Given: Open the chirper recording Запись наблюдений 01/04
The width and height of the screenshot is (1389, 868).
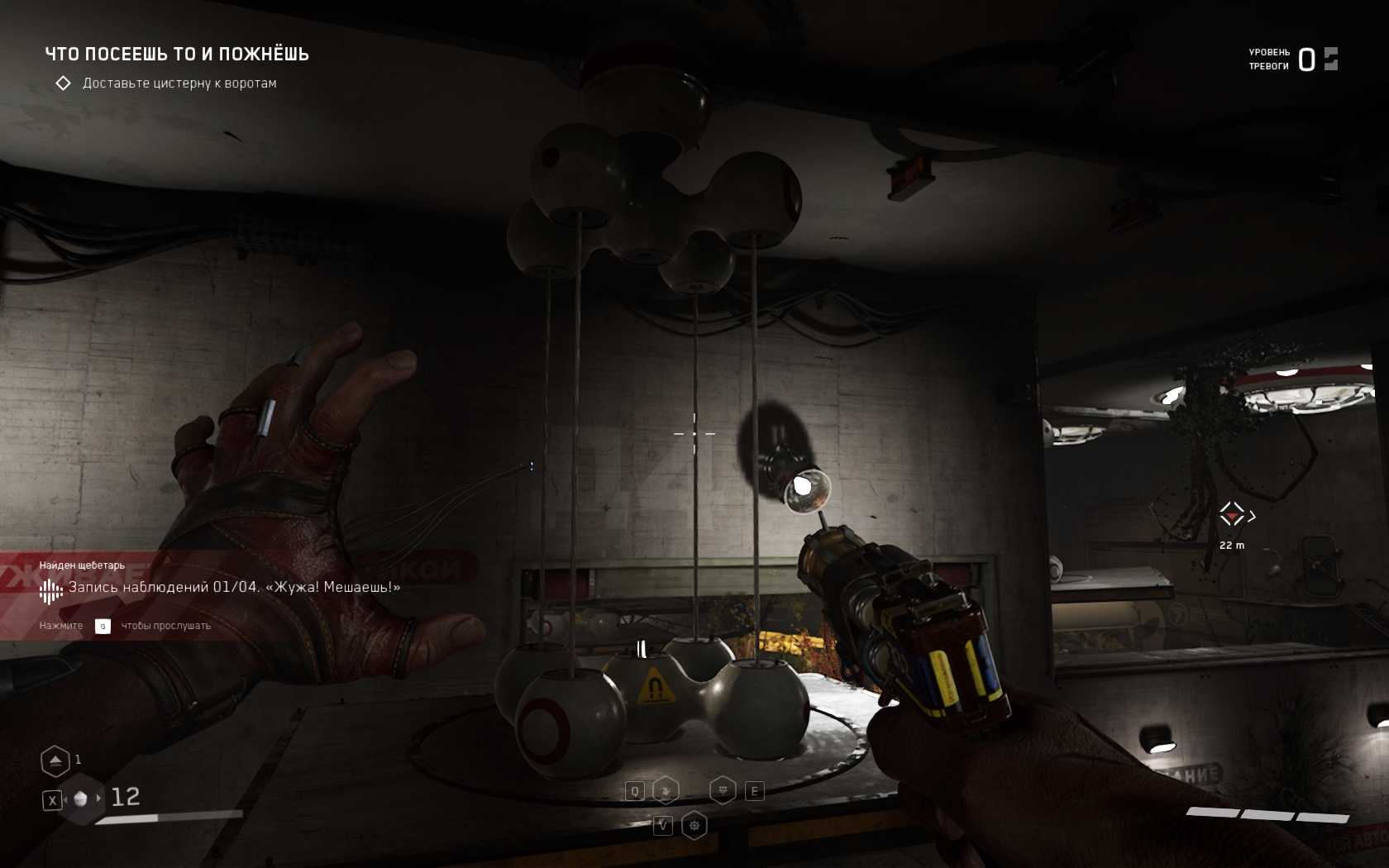Looking at the screenshot, I should point(234,588).
